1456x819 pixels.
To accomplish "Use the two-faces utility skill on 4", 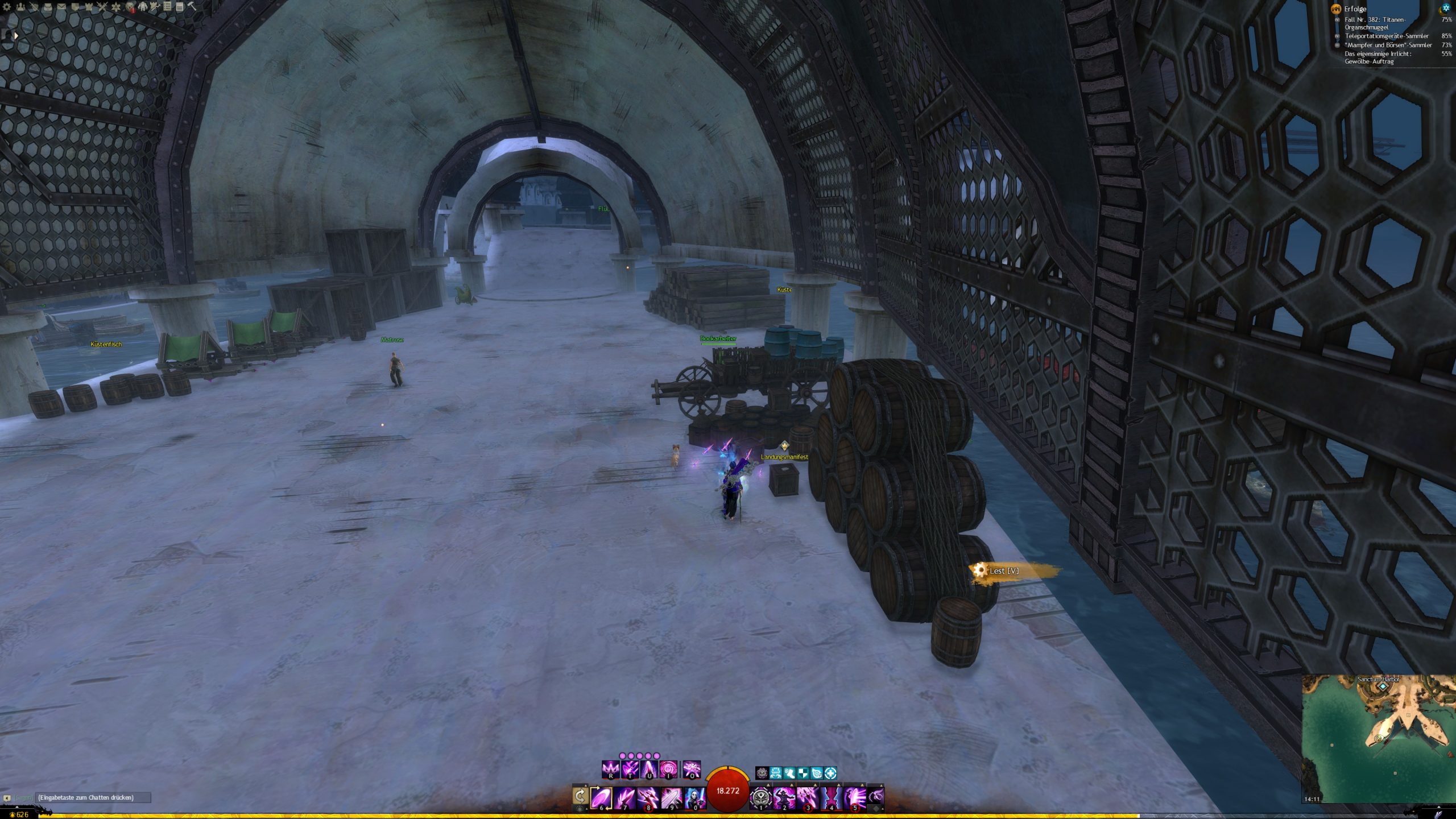I will 831,797.
